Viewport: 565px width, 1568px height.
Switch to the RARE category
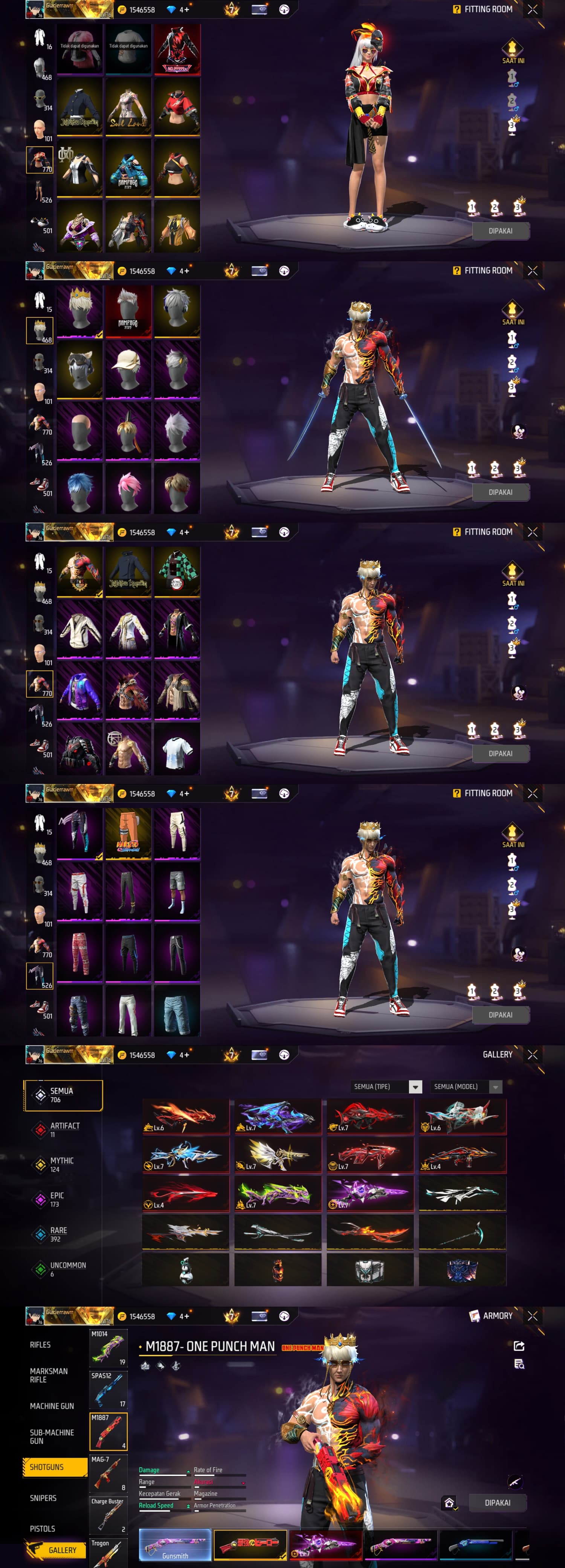click(x=58, y=1234)
